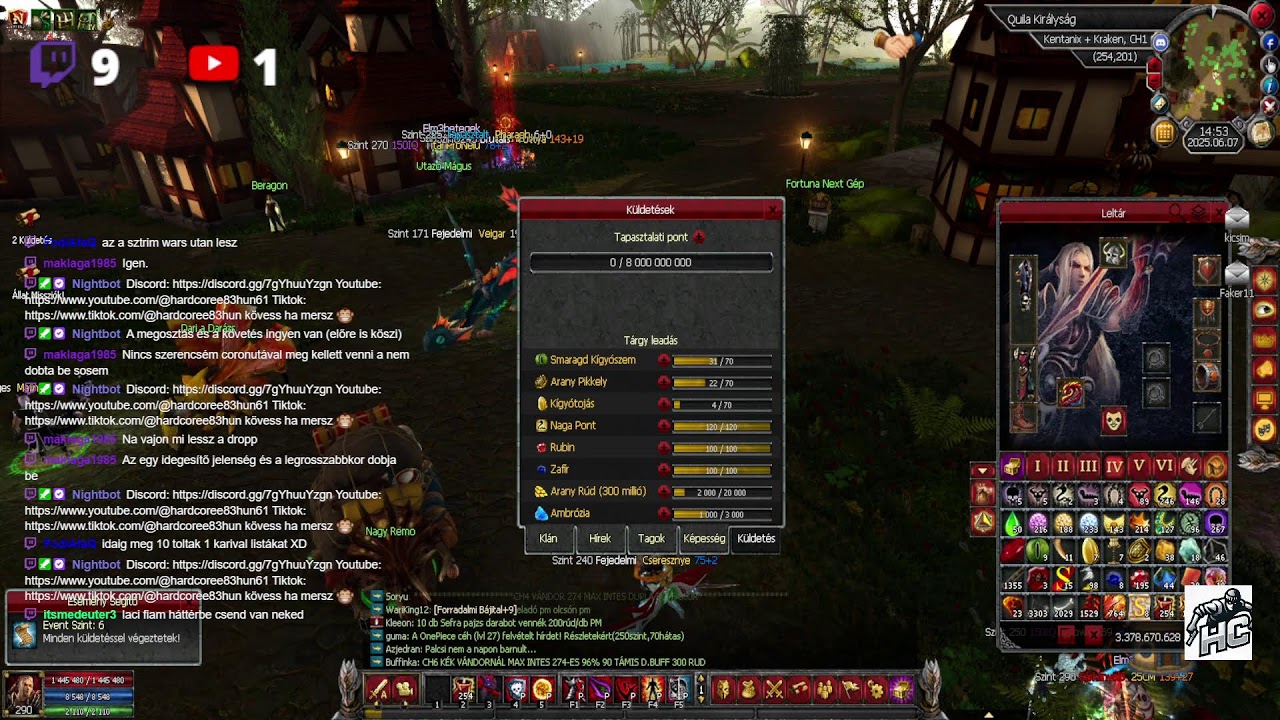
Task: Open the world map scroll icon
Action: click(1262, 132)
